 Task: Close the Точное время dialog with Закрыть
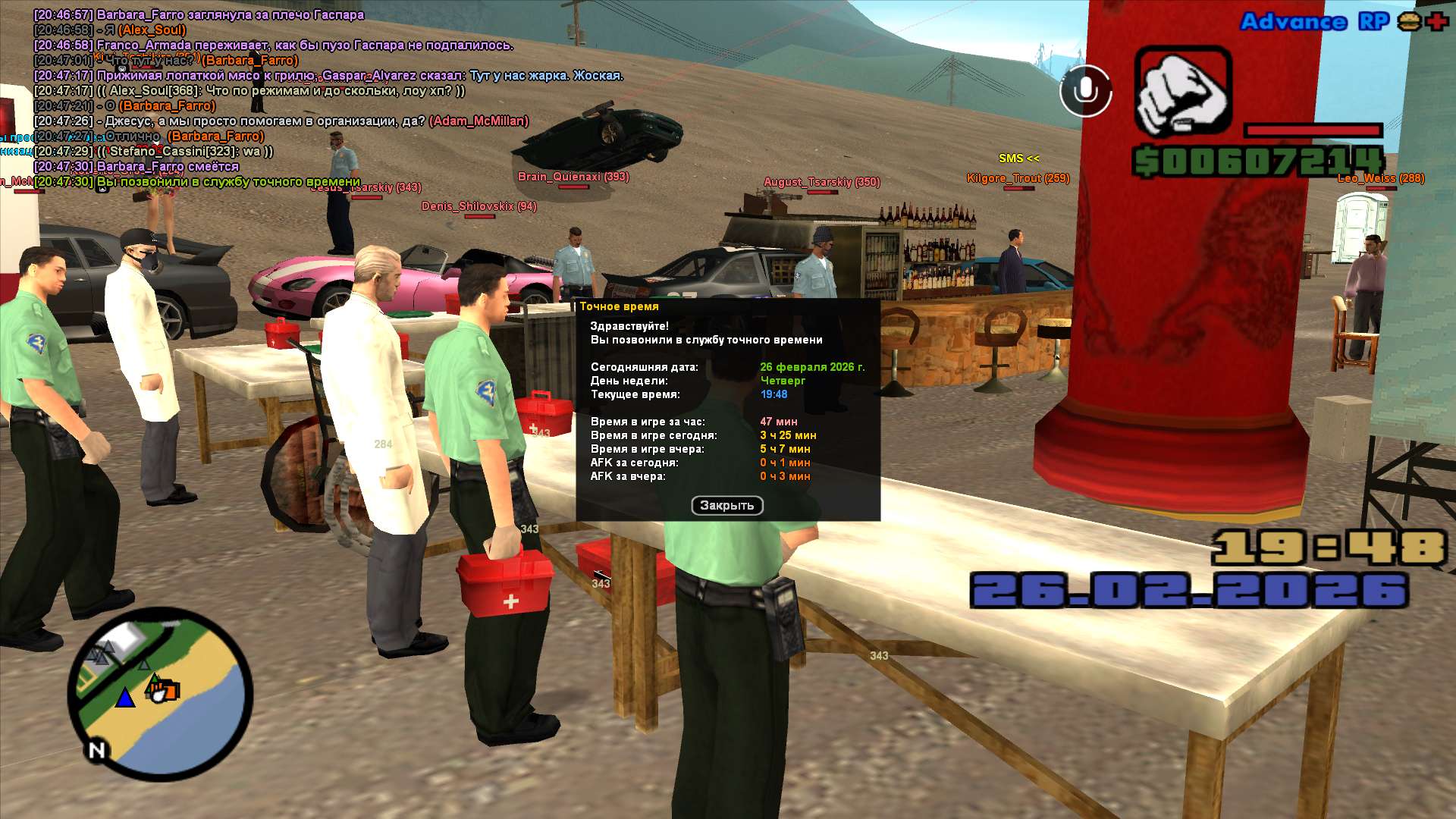click(x=726, y=506)
